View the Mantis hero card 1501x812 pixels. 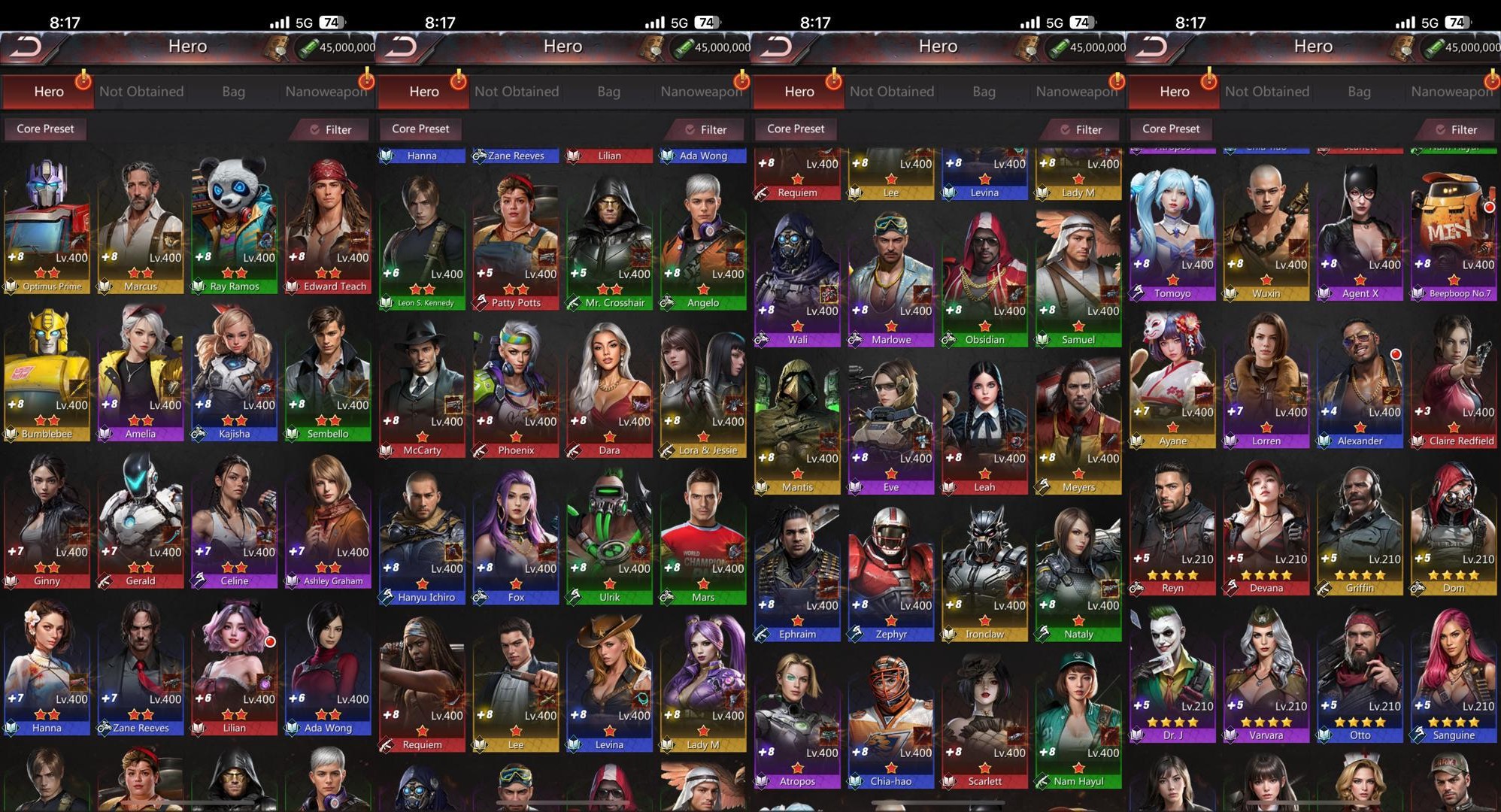pyautogui.click(x=797, y=426)
